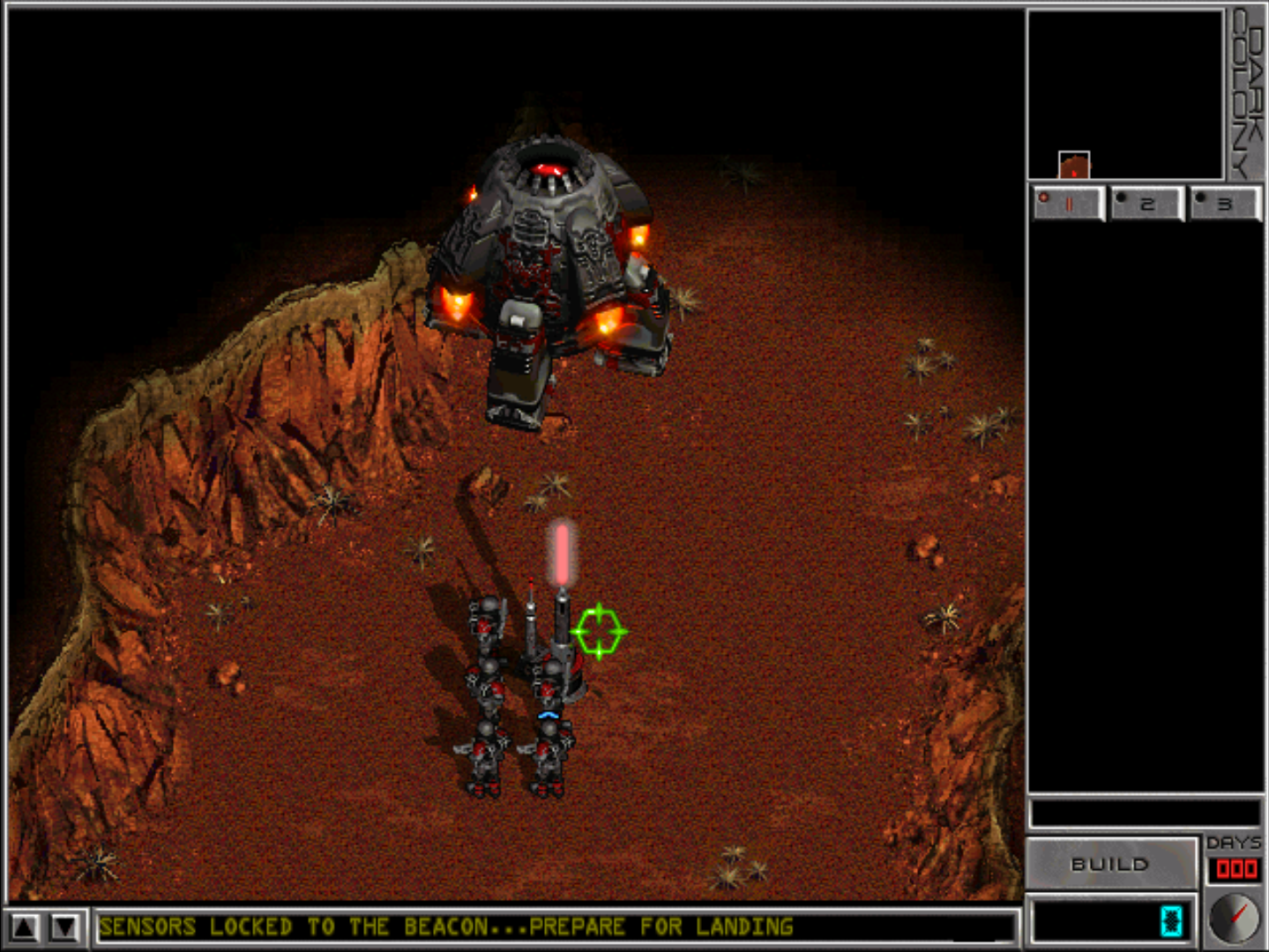Click the minimap to jump the view

[x=1125, y=94]
